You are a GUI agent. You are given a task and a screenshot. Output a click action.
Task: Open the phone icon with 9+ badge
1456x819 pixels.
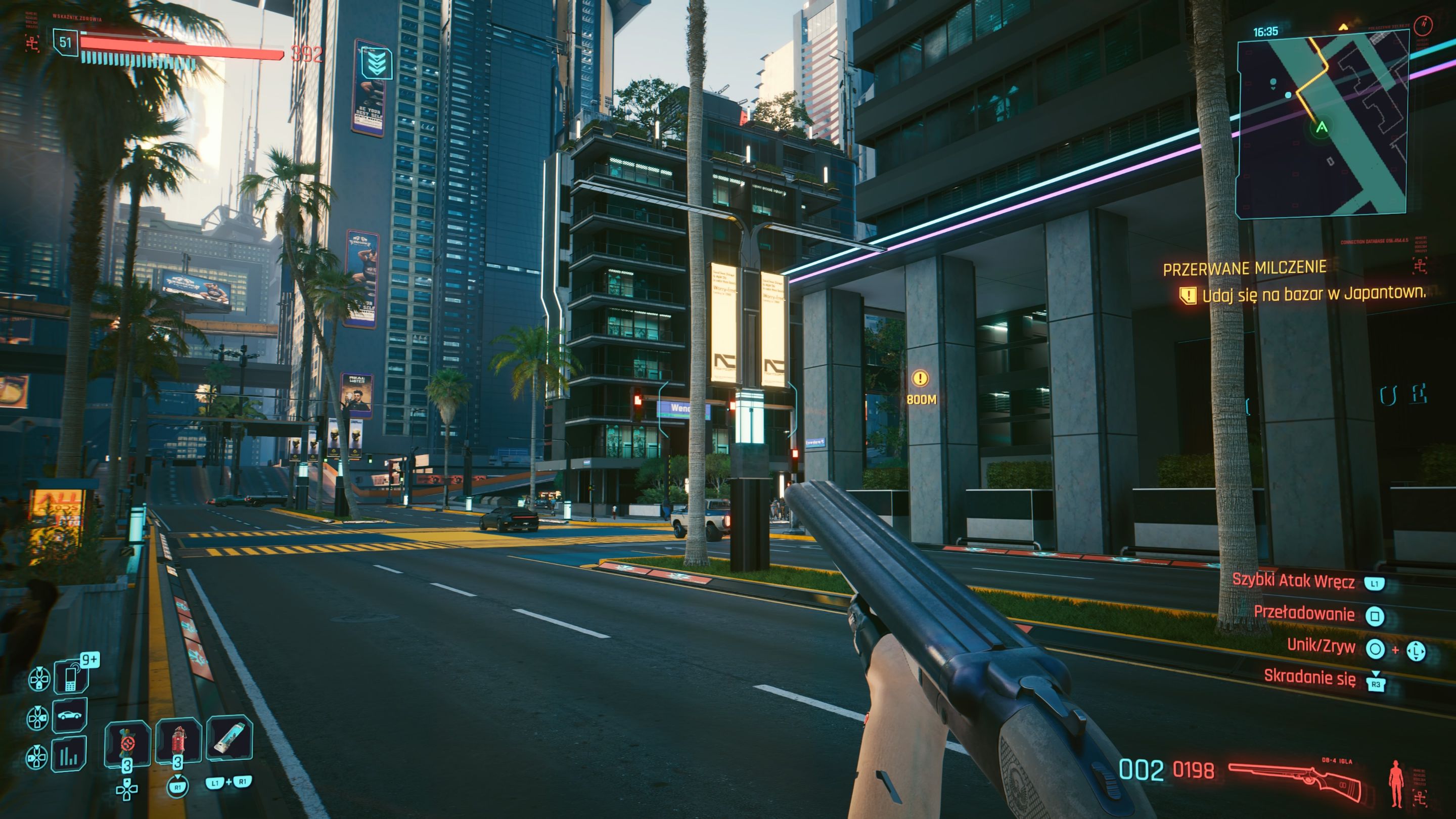pos(71,676)
